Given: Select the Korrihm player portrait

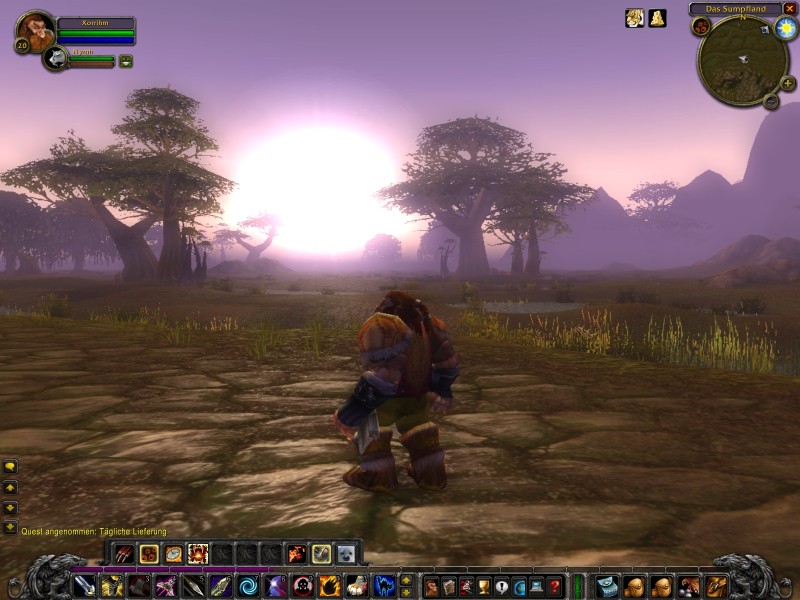Looking at the screenshot, I should [x=33, y=30].
